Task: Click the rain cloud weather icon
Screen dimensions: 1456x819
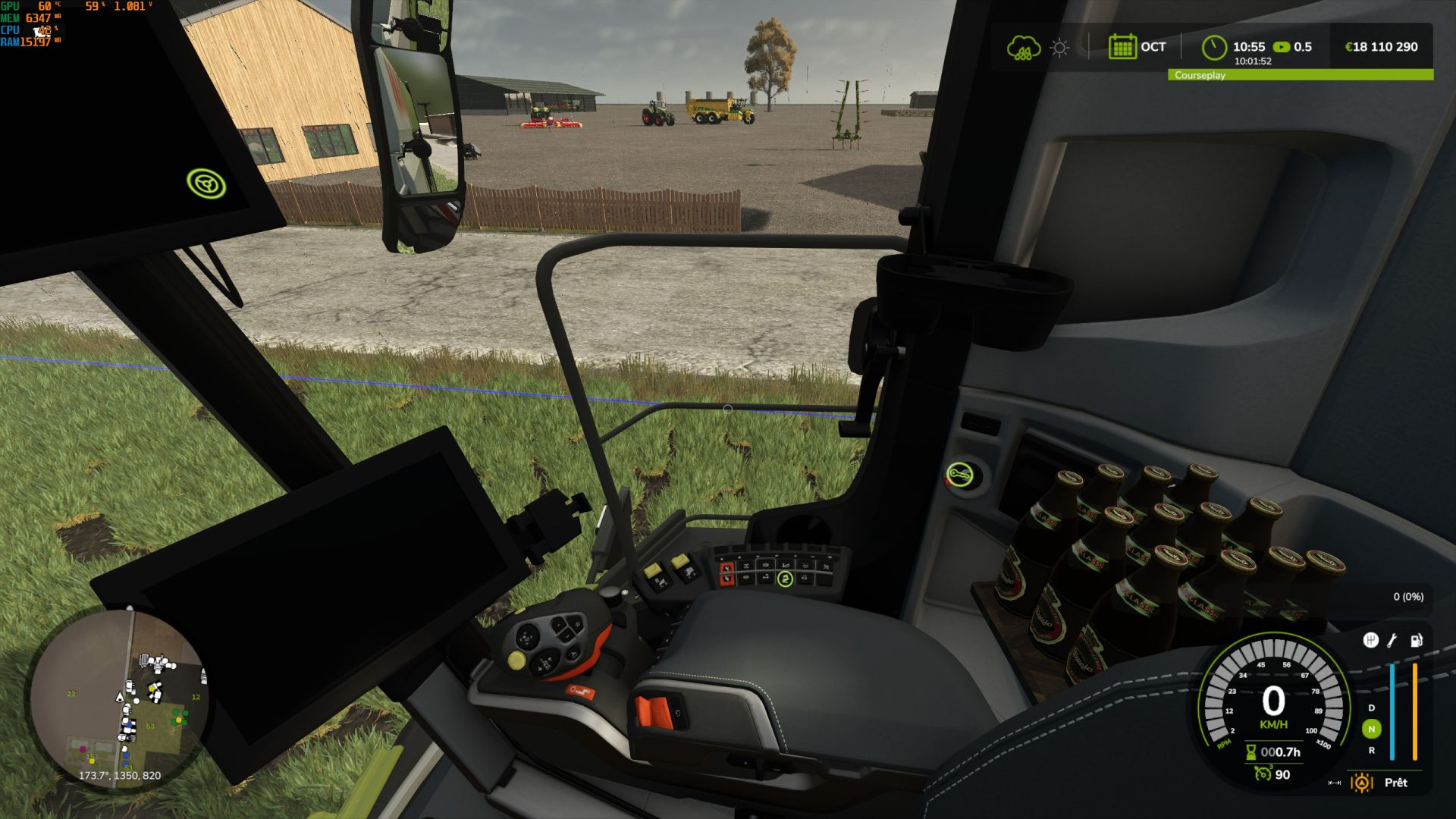Action: pyautogui.click(x=1023, y=48)
